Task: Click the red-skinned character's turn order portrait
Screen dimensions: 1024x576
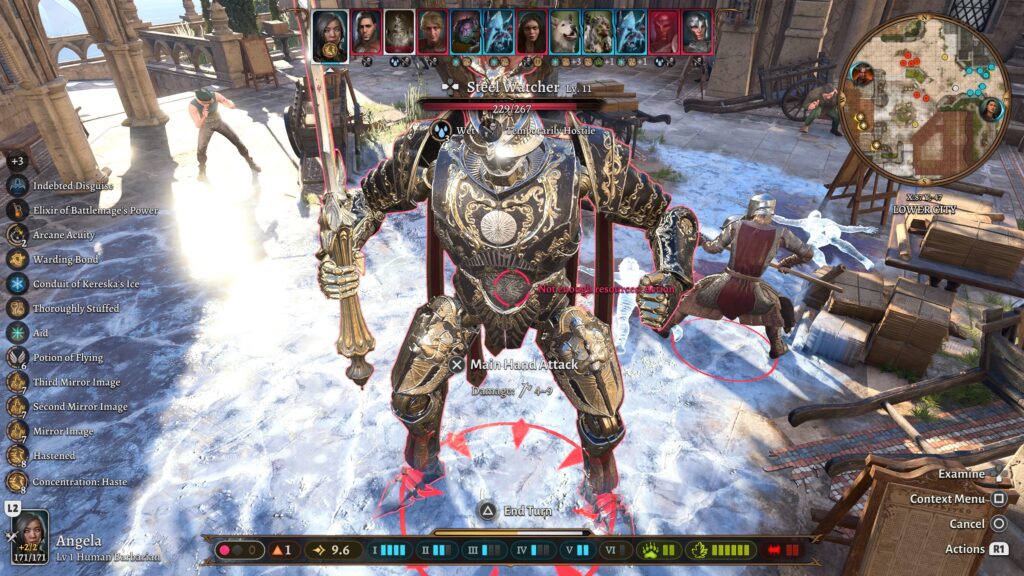Action: click(x=663, y=32)
